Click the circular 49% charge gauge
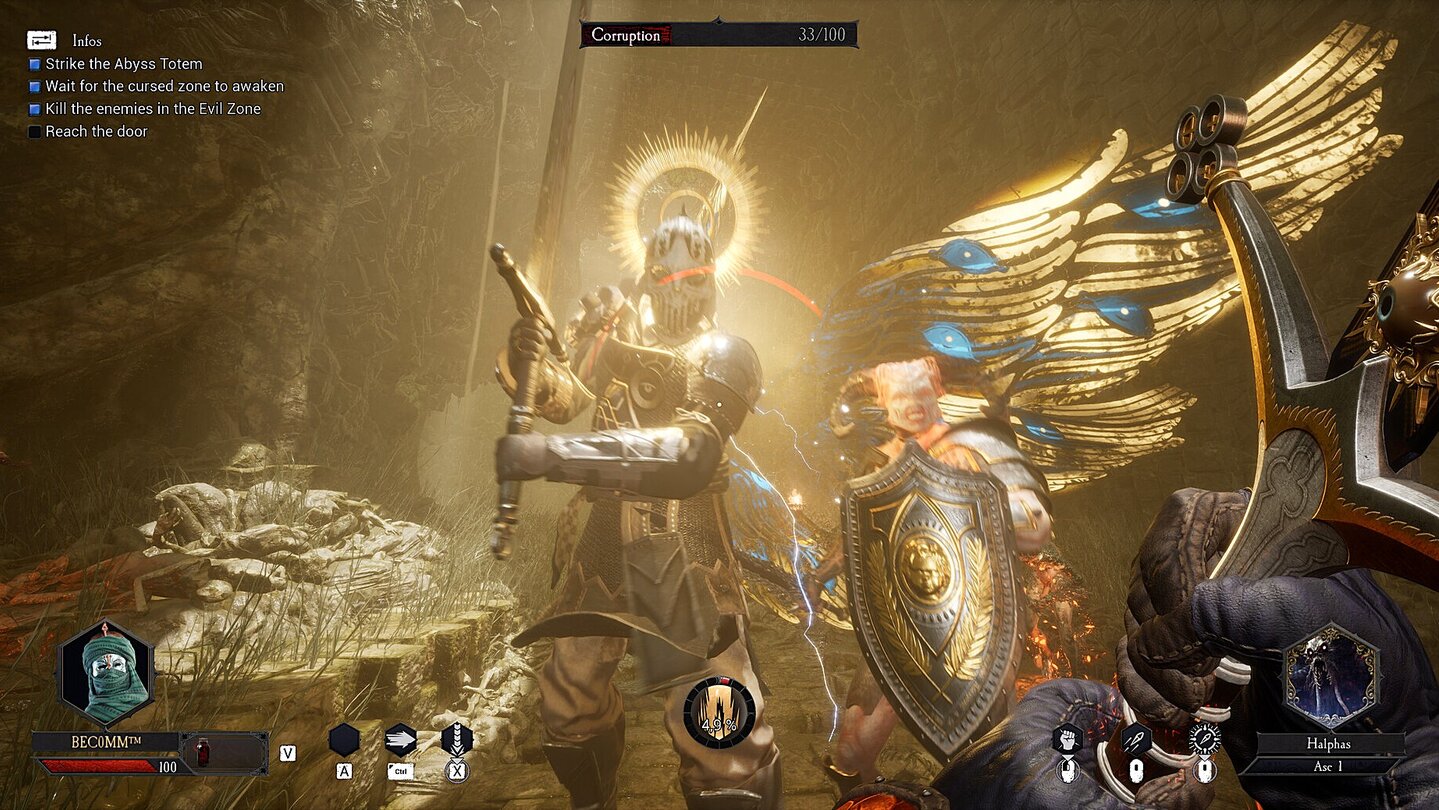This screenshot has width=1439, height=810. (x=719, y=713)
